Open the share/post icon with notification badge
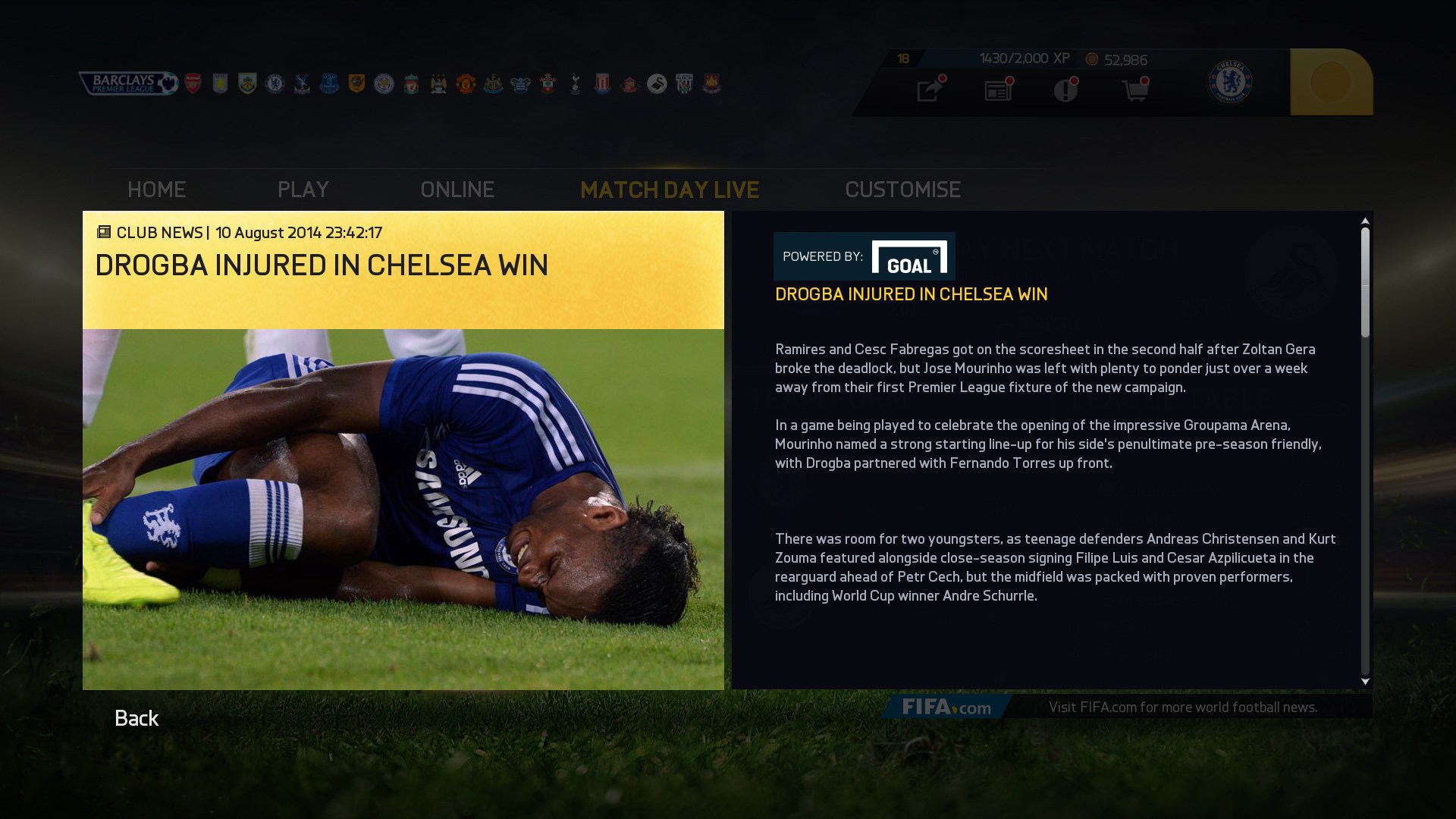Viewport: 1456px width, 819px height. coord(928,89)
